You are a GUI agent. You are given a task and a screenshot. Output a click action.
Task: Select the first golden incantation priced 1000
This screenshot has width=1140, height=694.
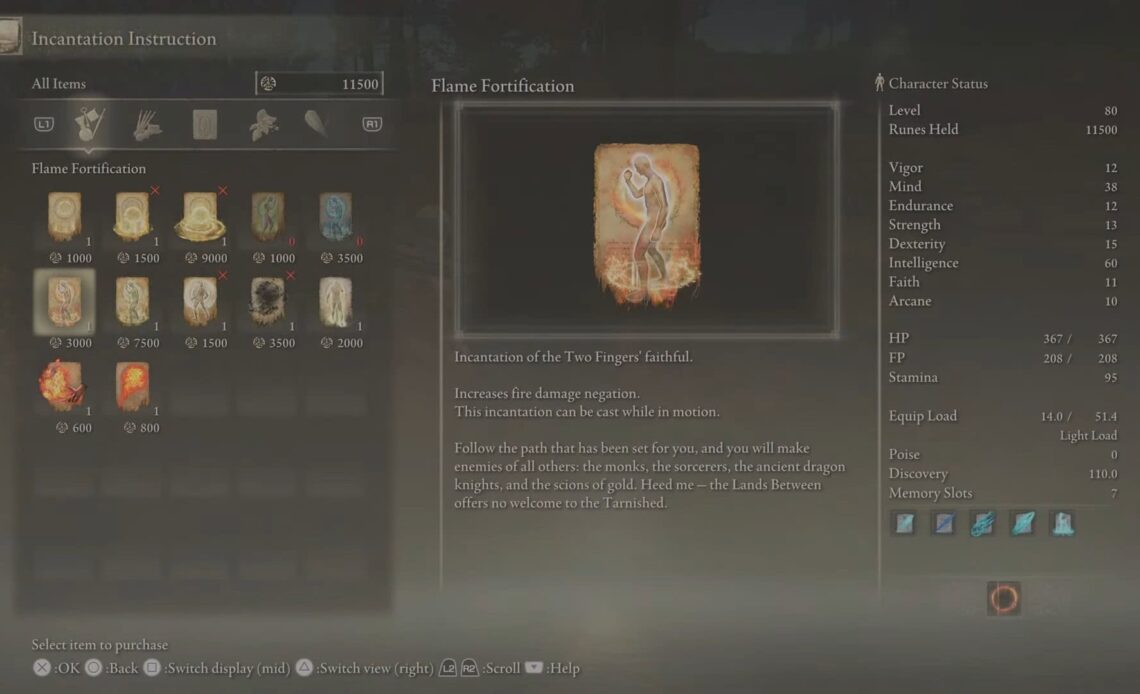tap(65, 216)
